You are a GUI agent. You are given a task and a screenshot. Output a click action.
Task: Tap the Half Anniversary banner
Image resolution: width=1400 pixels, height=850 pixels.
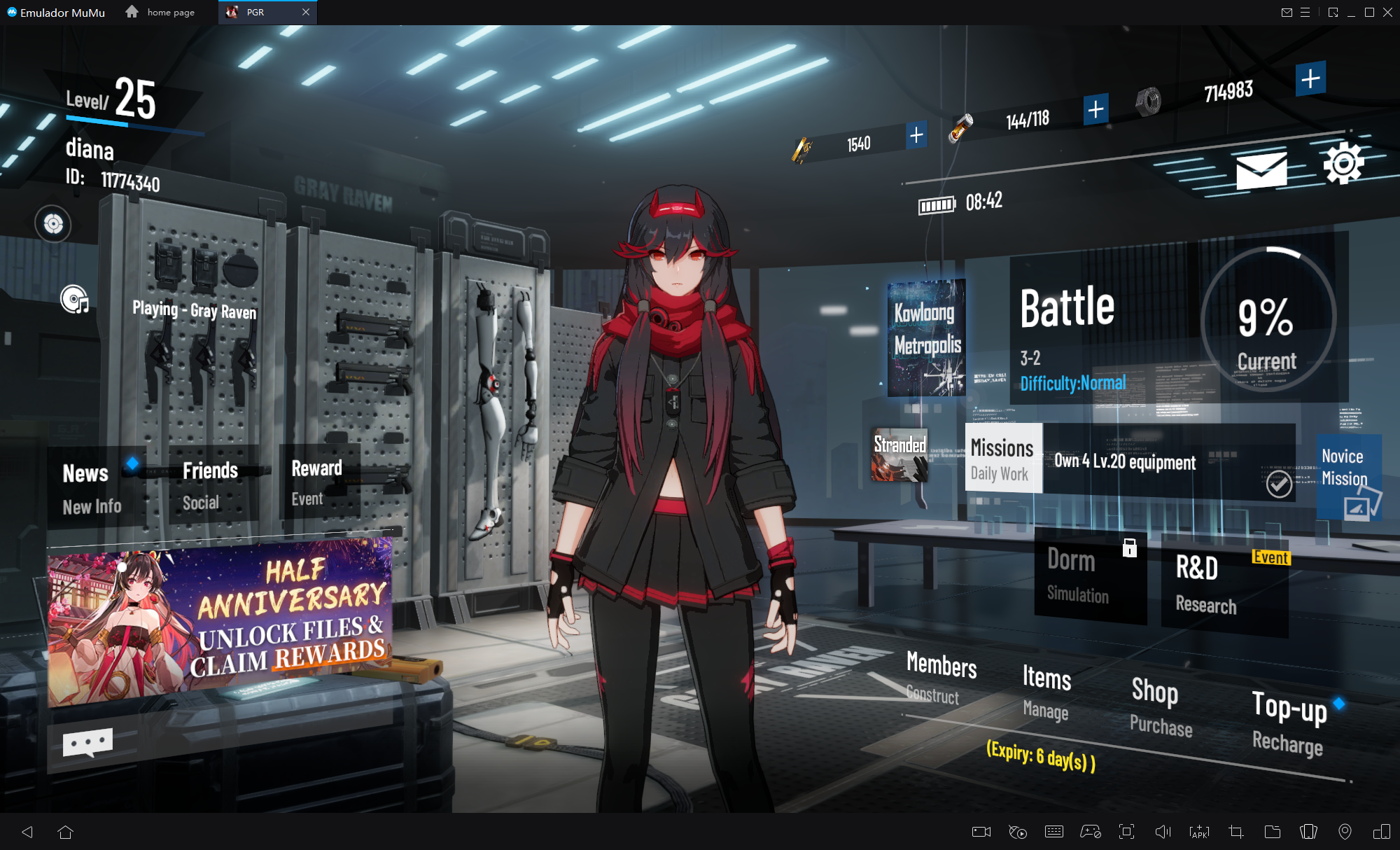220,622
